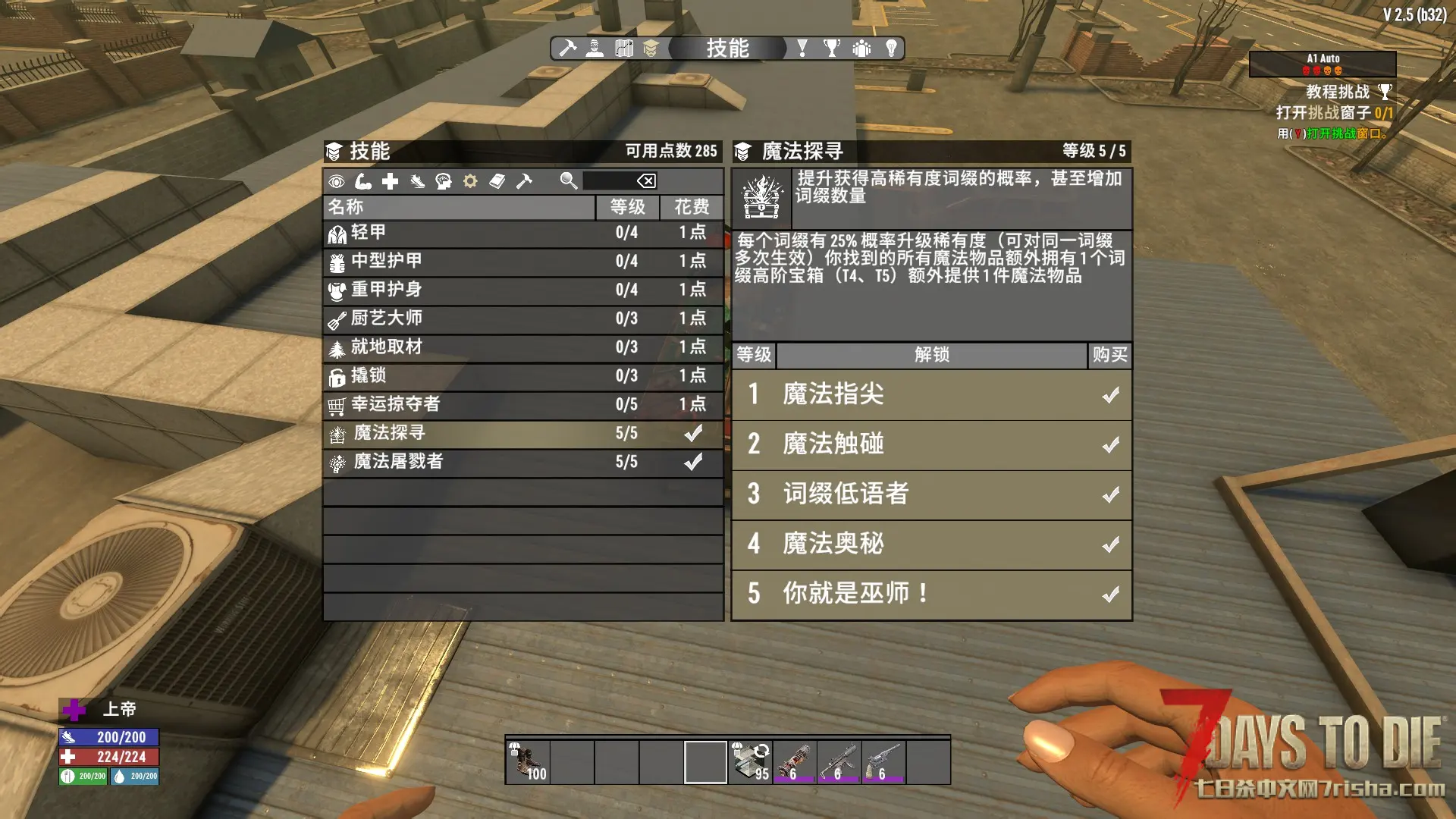Viewport: 1456px width, 819px height.
Task: Open the crafting tab with the hammer icon
Action: [567, 49]
